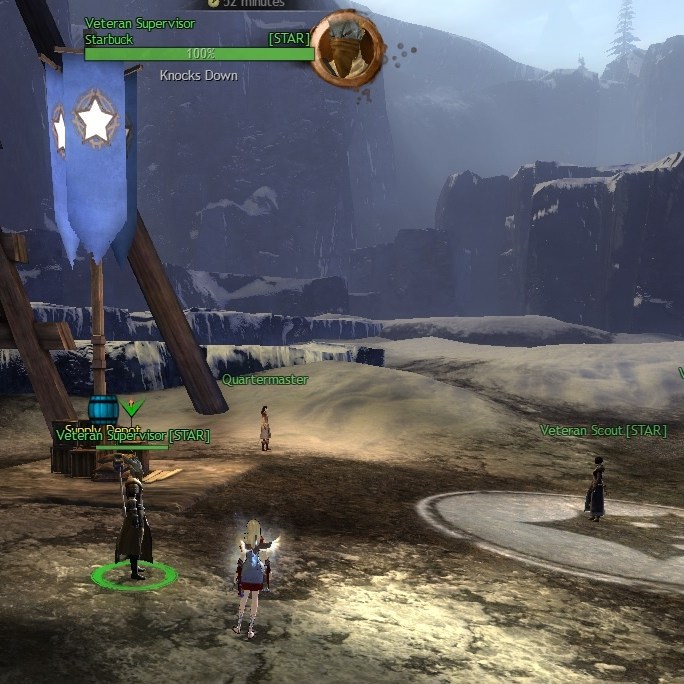Select the Veteran Scout [STAR] nameplate

603,431
